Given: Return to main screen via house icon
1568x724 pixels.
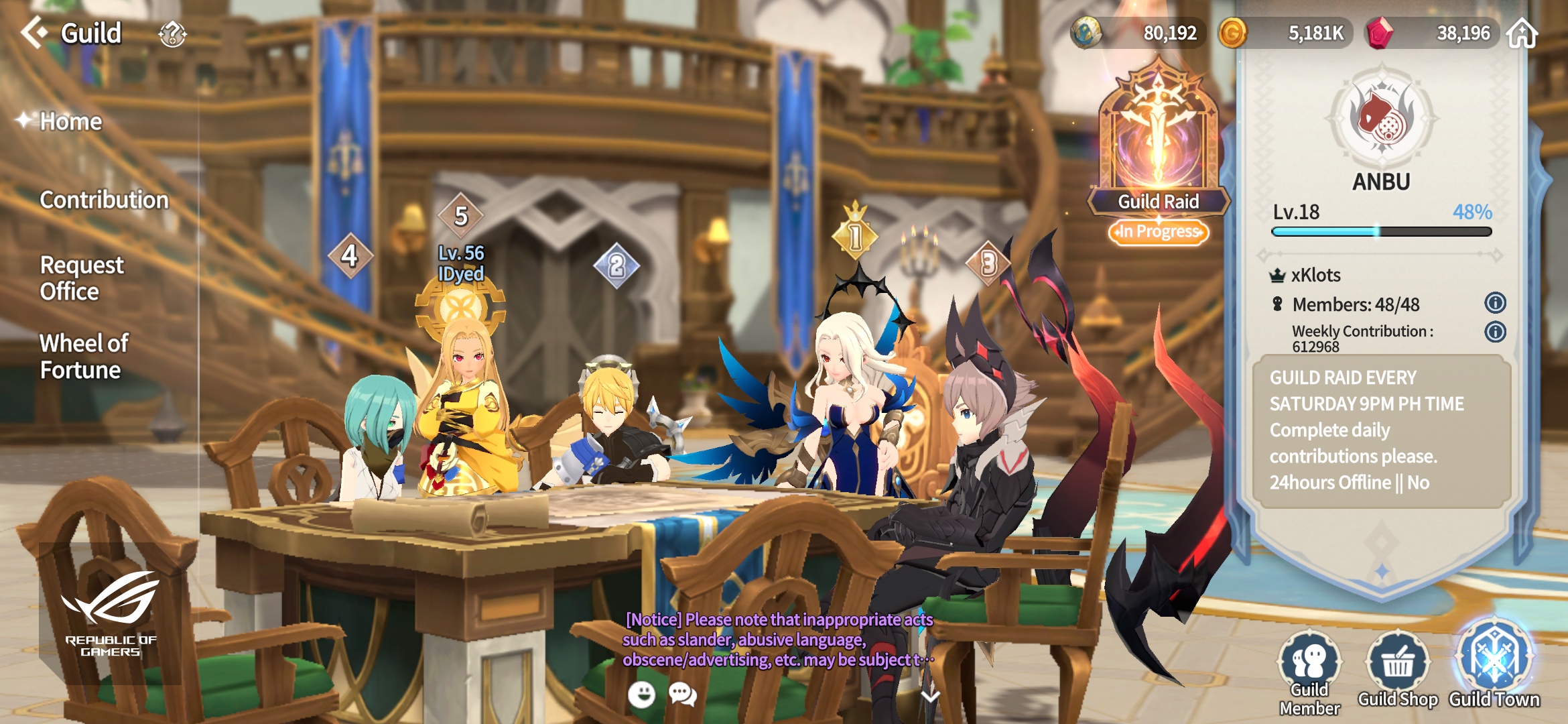Looking at the screenshot, I should (1522, 34).
